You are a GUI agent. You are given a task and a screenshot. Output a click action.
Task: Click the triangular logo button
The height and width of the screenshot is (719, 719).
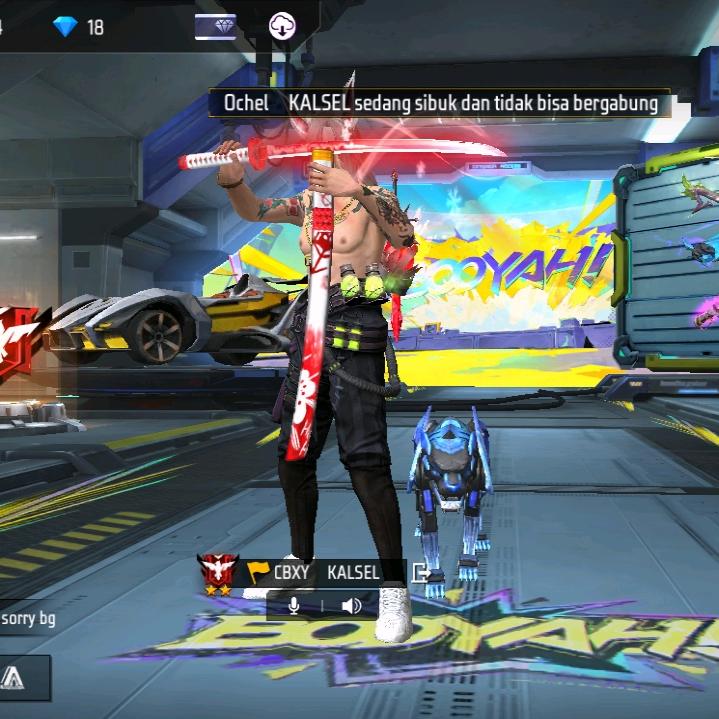point(14,679)
